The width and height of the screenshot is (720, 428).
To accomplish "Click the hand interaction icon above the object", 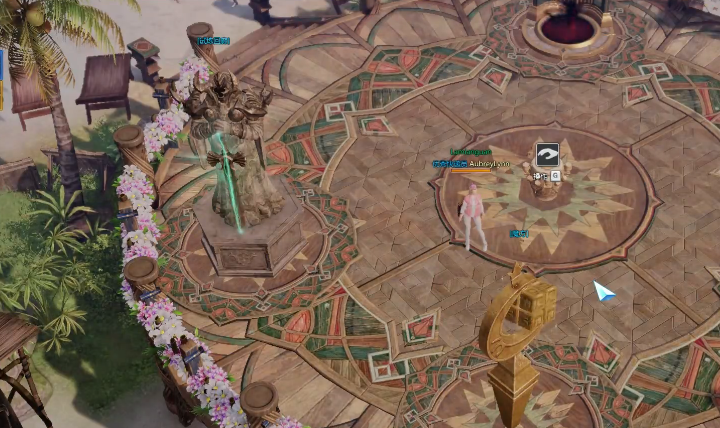I will click(547, 155).
